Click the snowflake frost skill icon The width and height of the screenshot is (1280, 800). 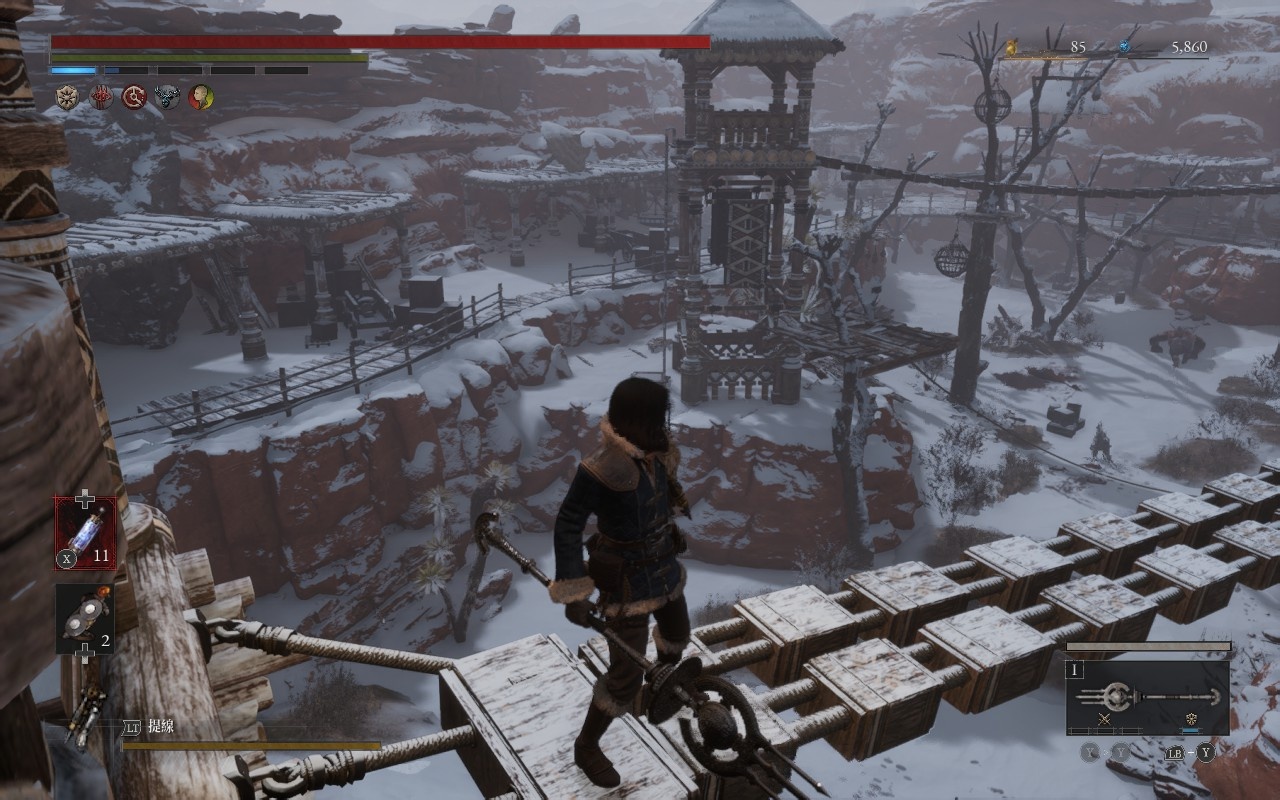pyautogui.click(x=1191, y=719)
